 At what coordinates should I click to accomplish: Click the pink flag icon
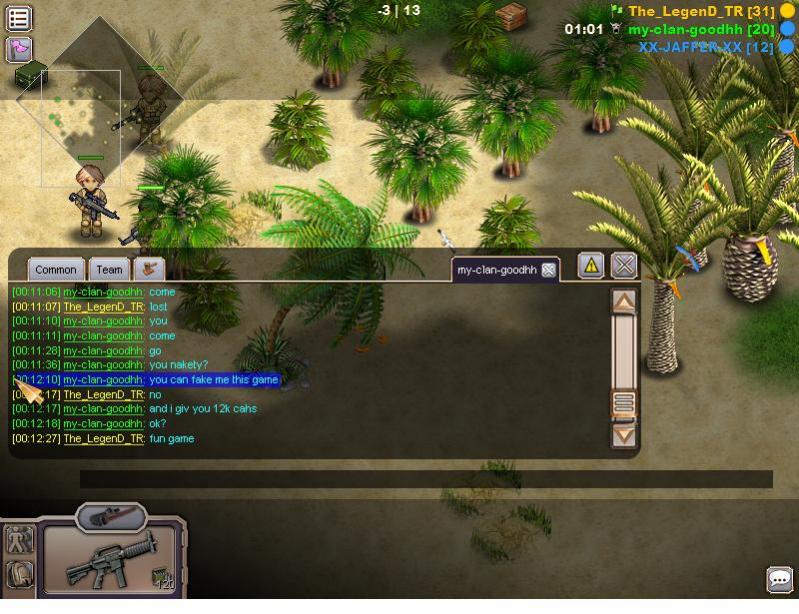[x=19, y=48]
